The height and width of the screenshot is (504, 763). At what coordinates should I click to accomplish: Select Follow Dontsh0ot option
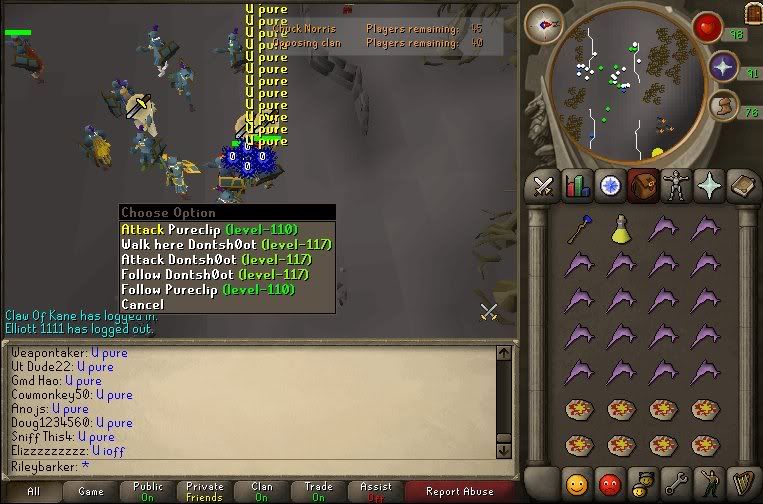214,274
